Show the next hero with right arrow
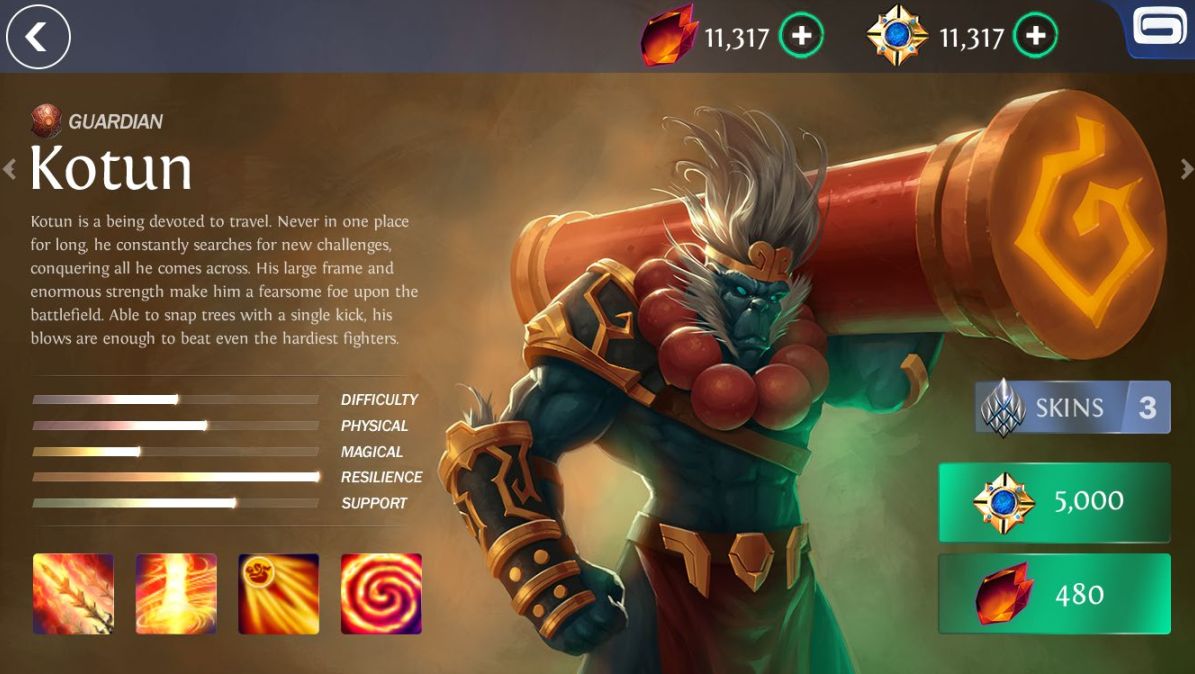 coord(1187,169)
